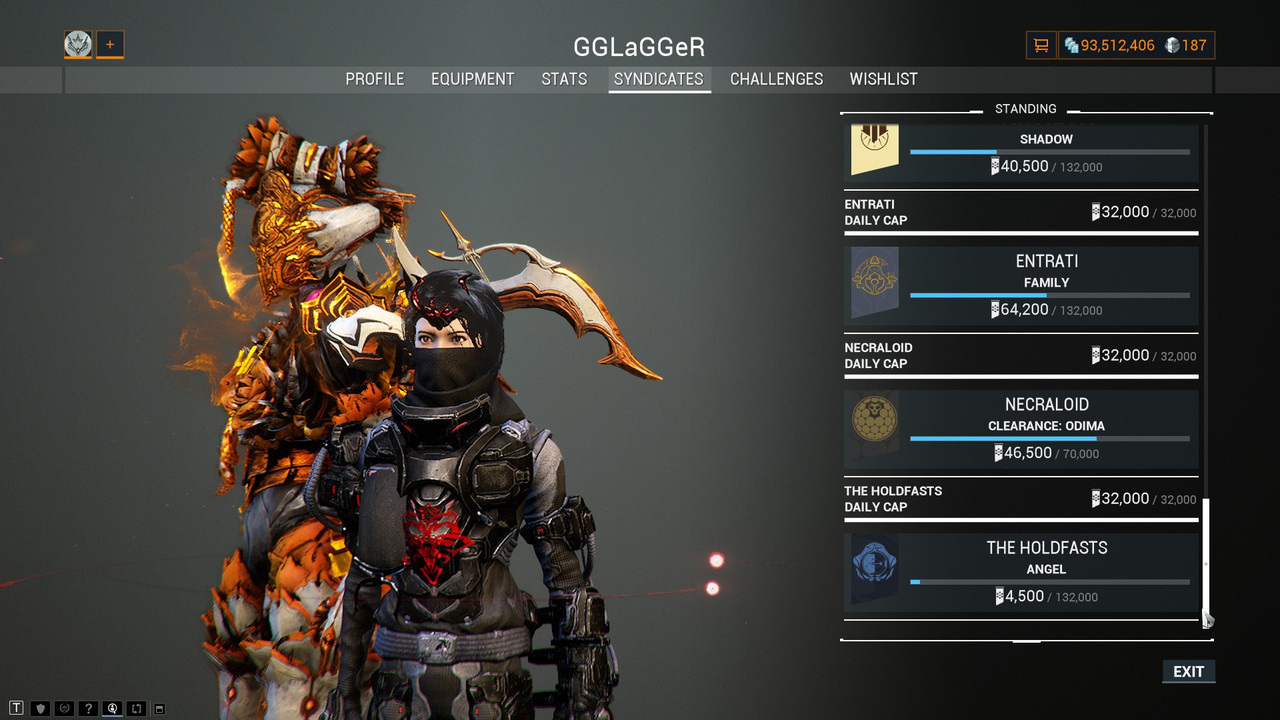Open the market shopping cart icon

click(x=1041, y=45)
